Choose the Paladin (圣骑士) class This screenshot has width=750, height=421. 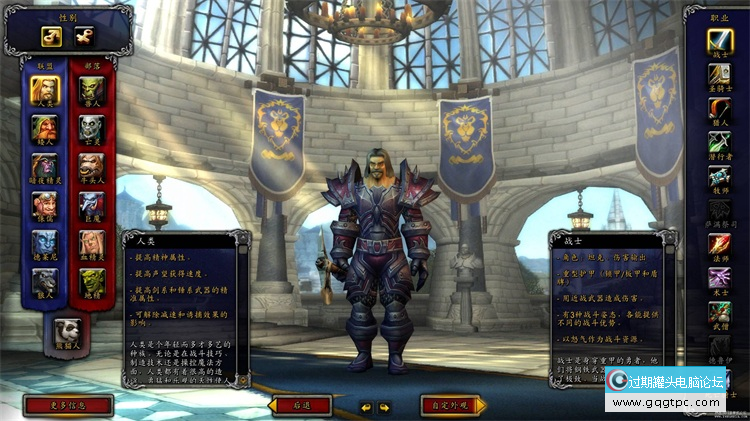click(720, 75)
